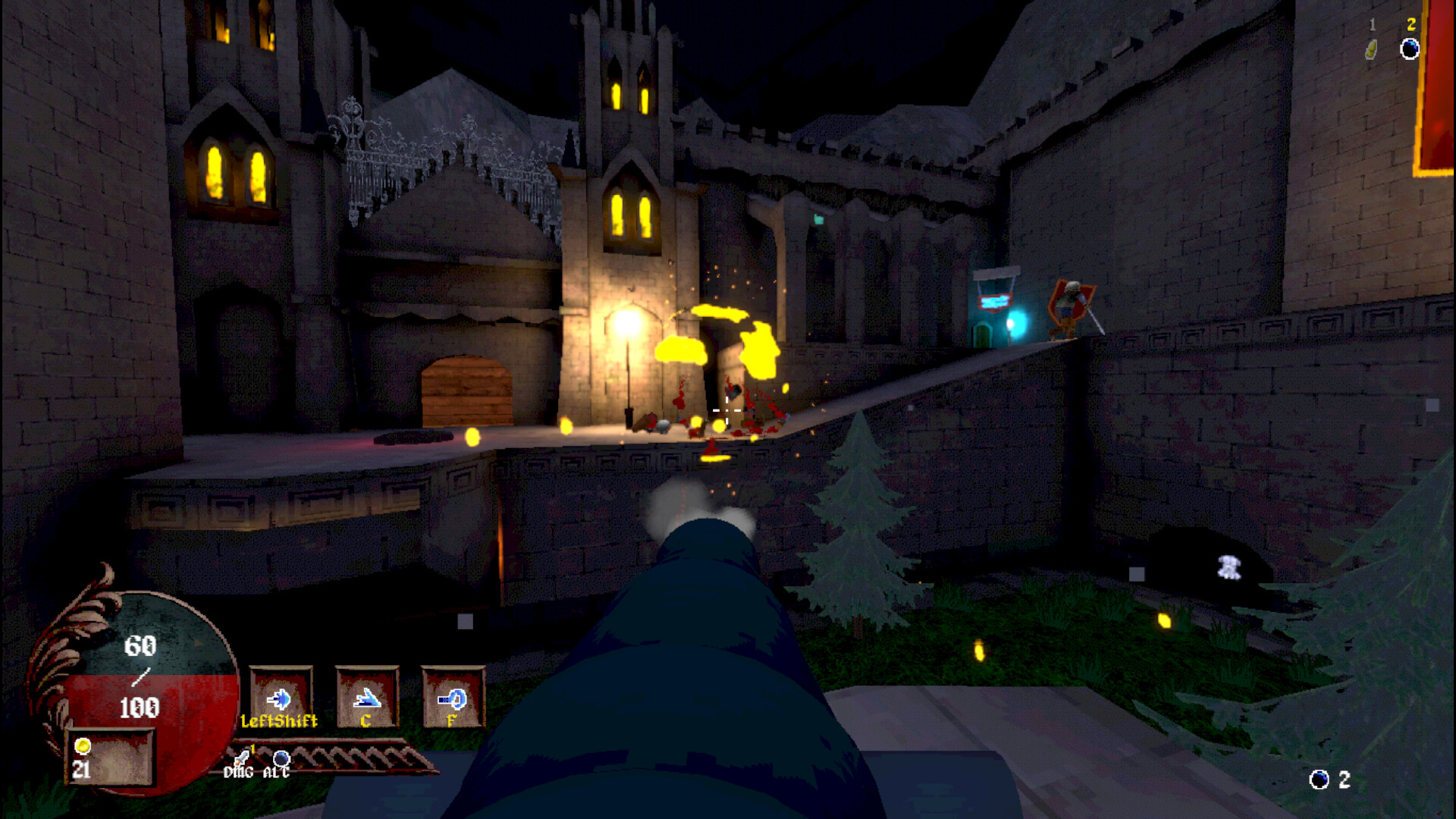This screenshot has height=819, width=1456.
Task: Click the ALT bomb upgrade icon
Action: coord(281,757)
